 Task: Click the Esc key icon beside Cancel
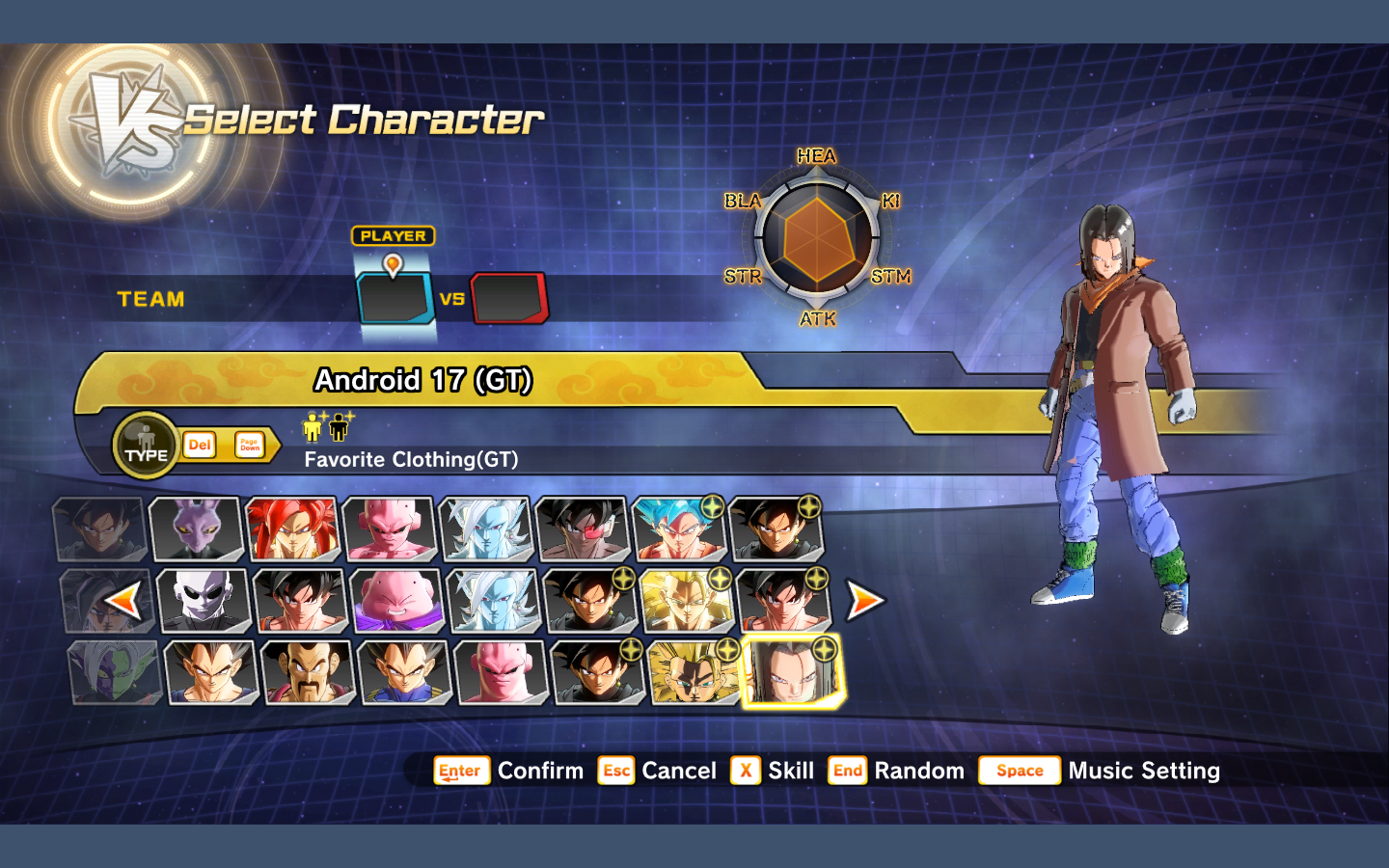tap(616, 771)
